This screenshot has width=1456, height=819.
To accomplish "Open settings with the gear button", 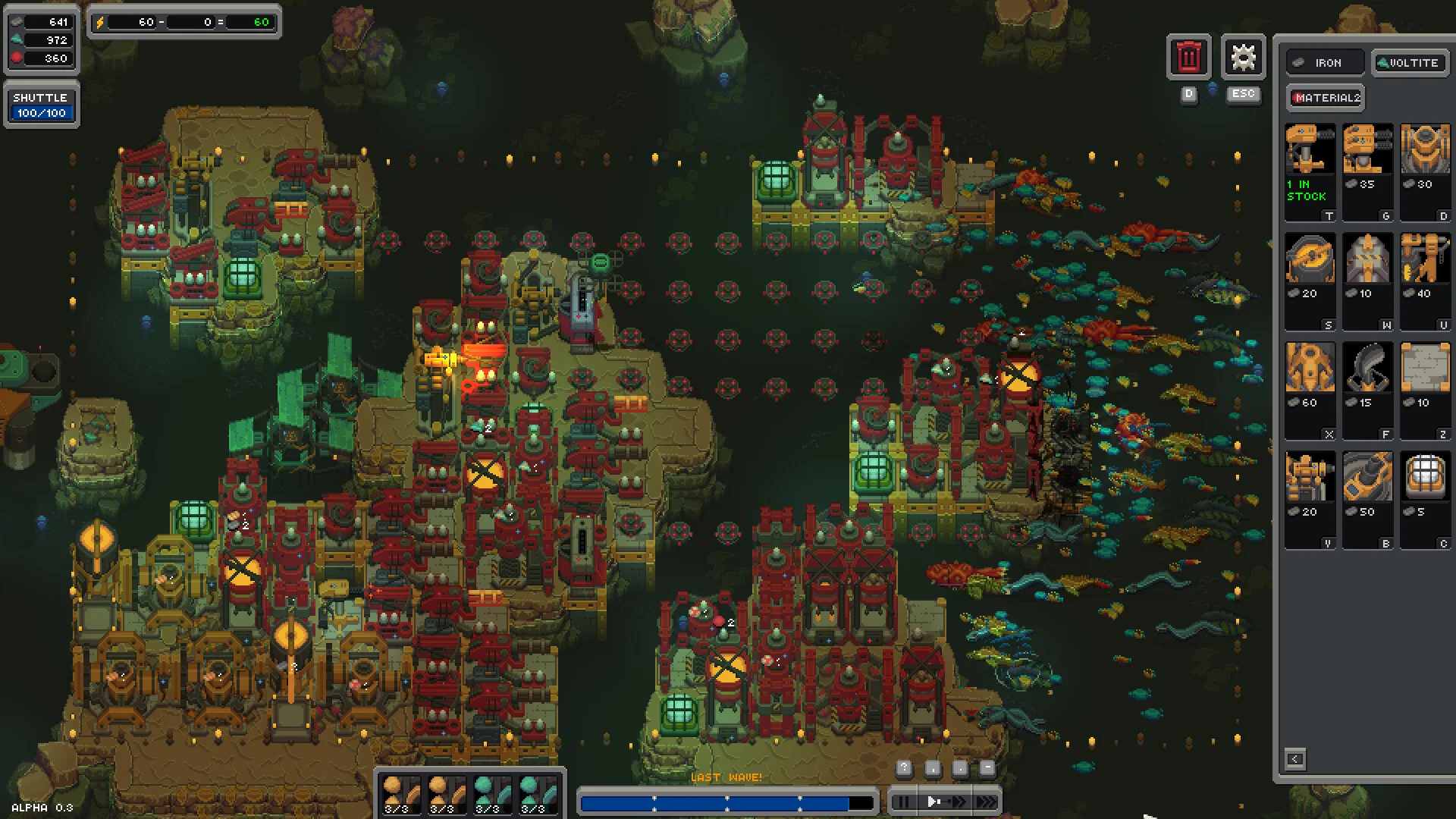I will [x=1243, y=57].
